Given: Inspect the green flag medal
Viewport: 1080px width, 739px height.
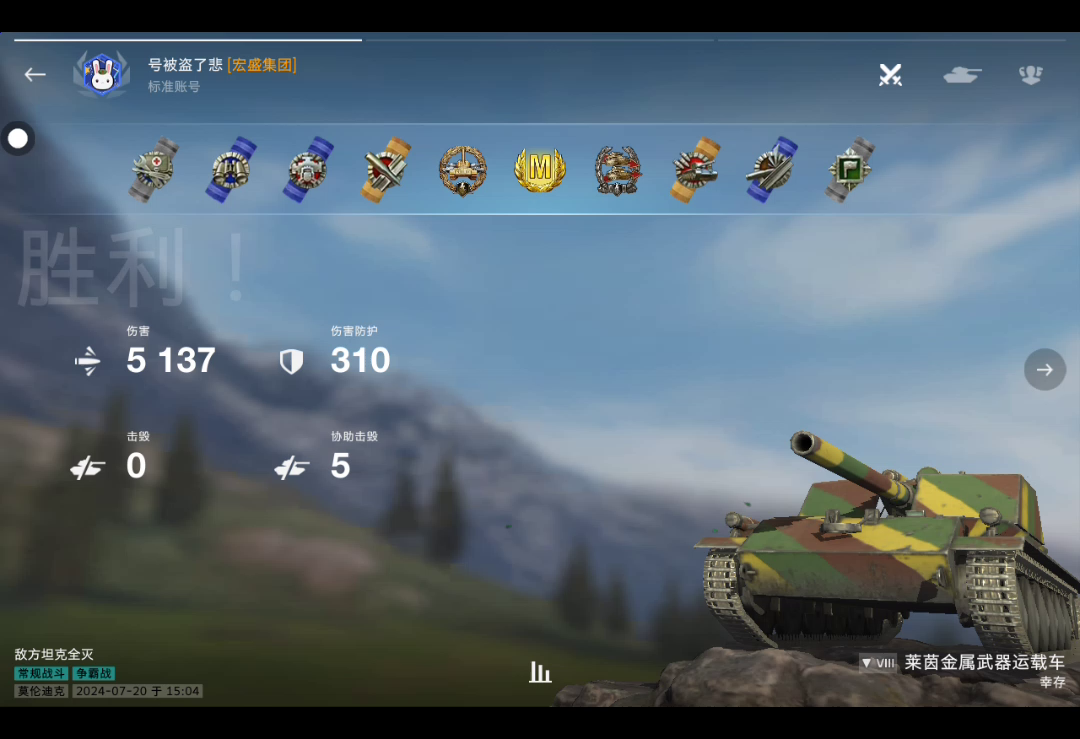Looking at the screenshot, I should (851, 170).
